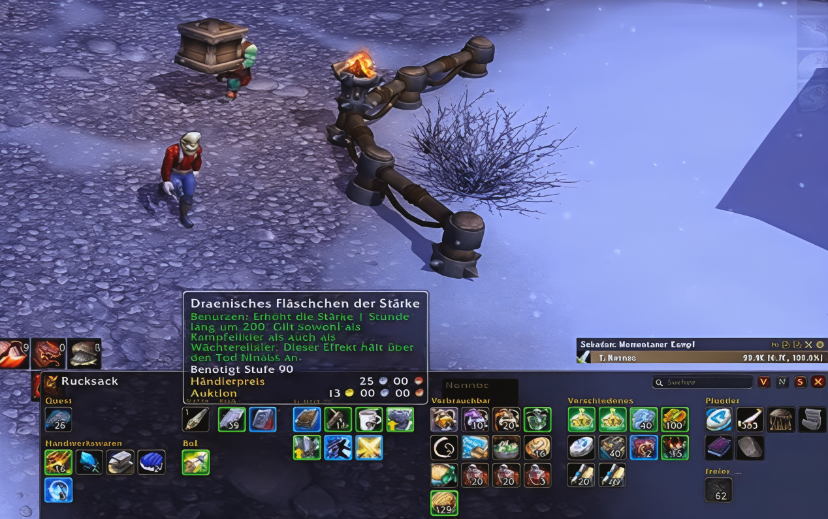828x519 pixels.
Task: Click the grey N button in the bag header
Action: pos(782,382)
